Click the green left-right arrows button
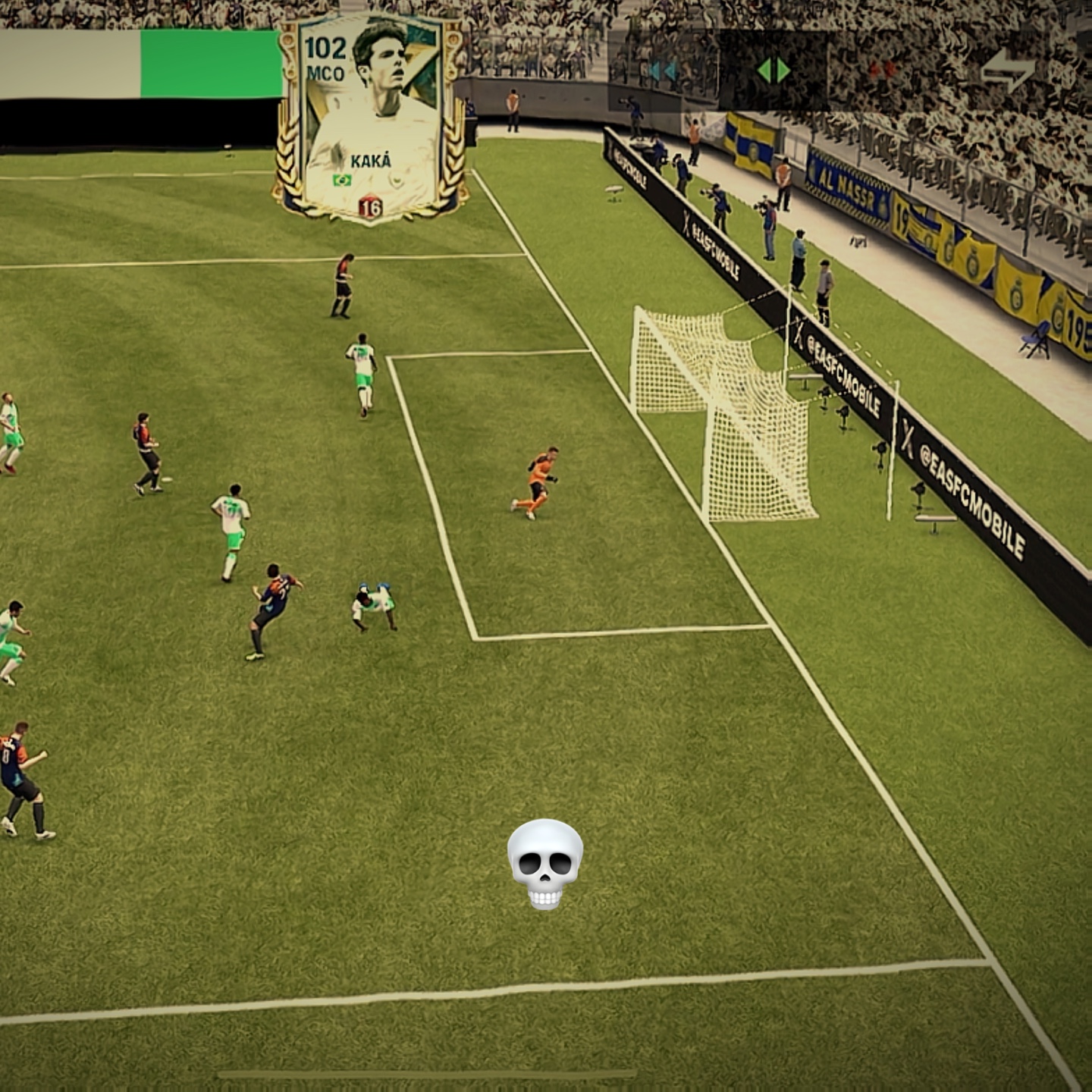This screenshot has width=1092, height=1092. 773,71
